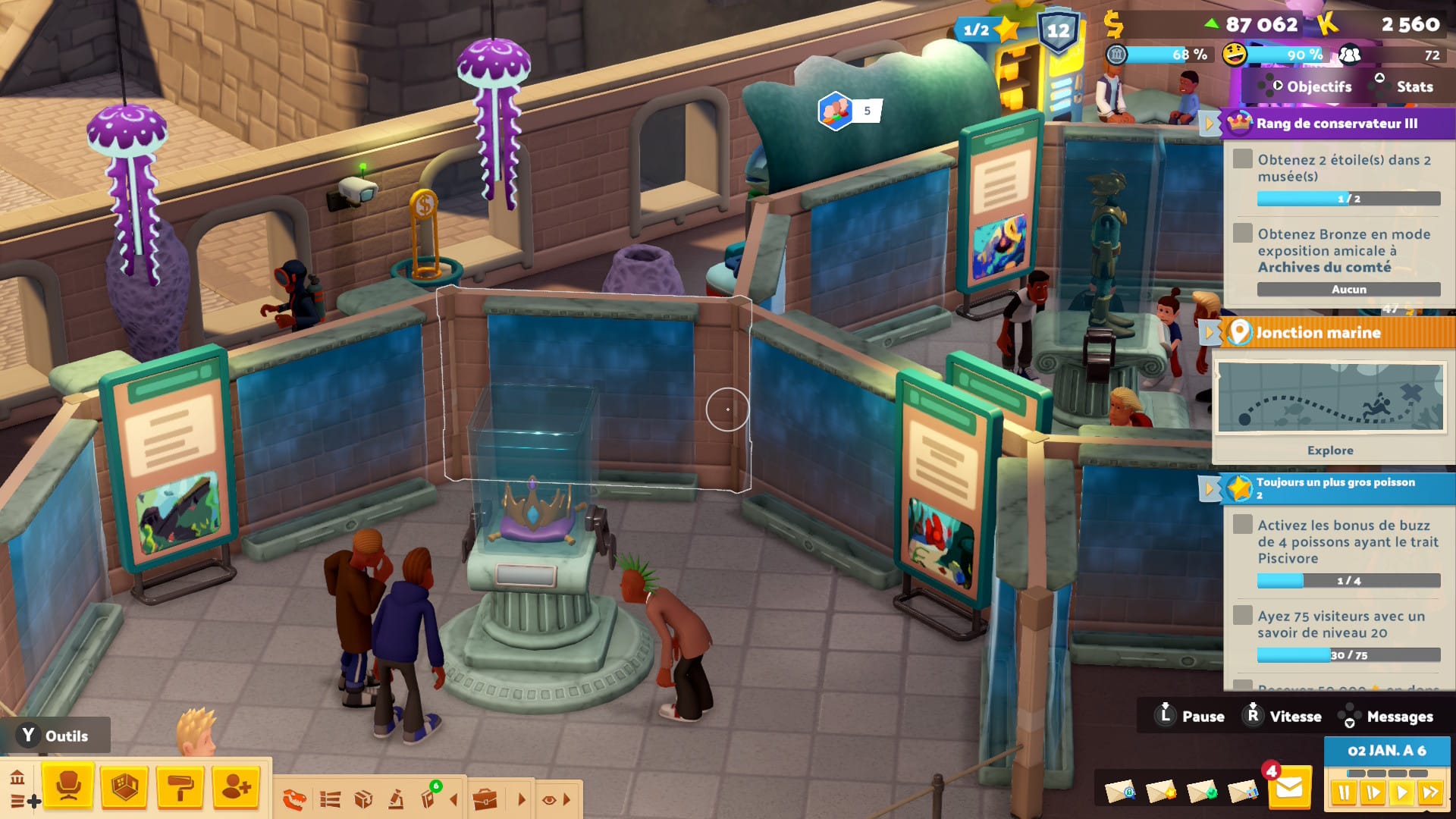Screen dimensions: 1456x819
Task: Open the envelope with magnifier icon
Action: click(1120, 791)
